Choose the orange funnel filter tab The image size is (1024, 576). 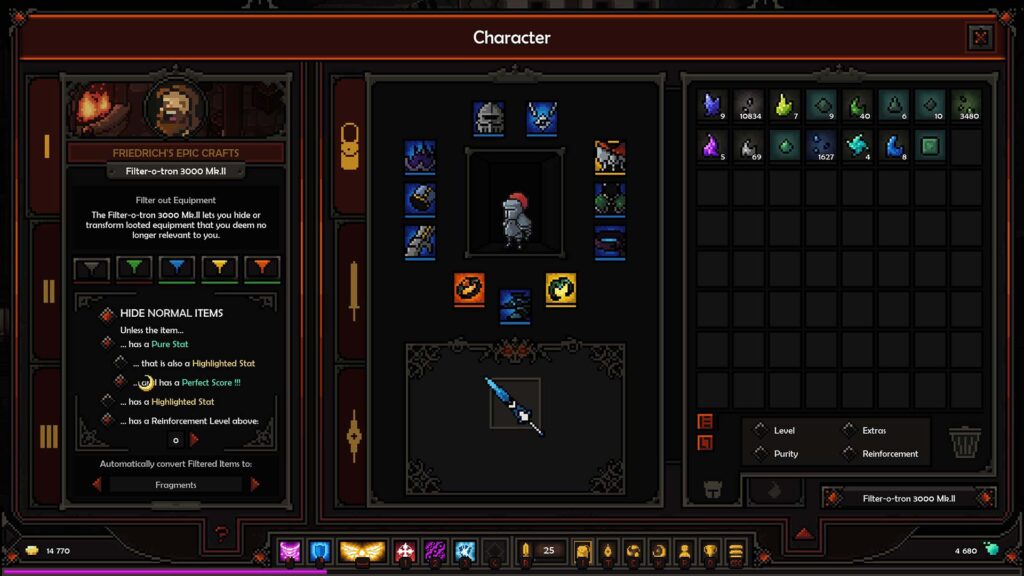(x=262, y=268)
